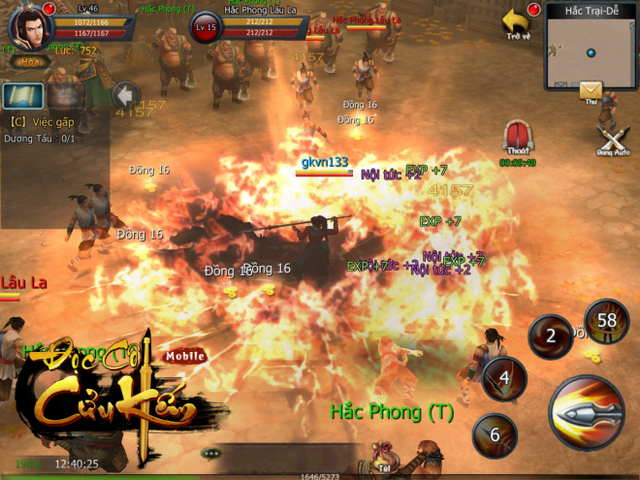Open the Hắc Trại-Dễ minimap

[x=591, y=45]
